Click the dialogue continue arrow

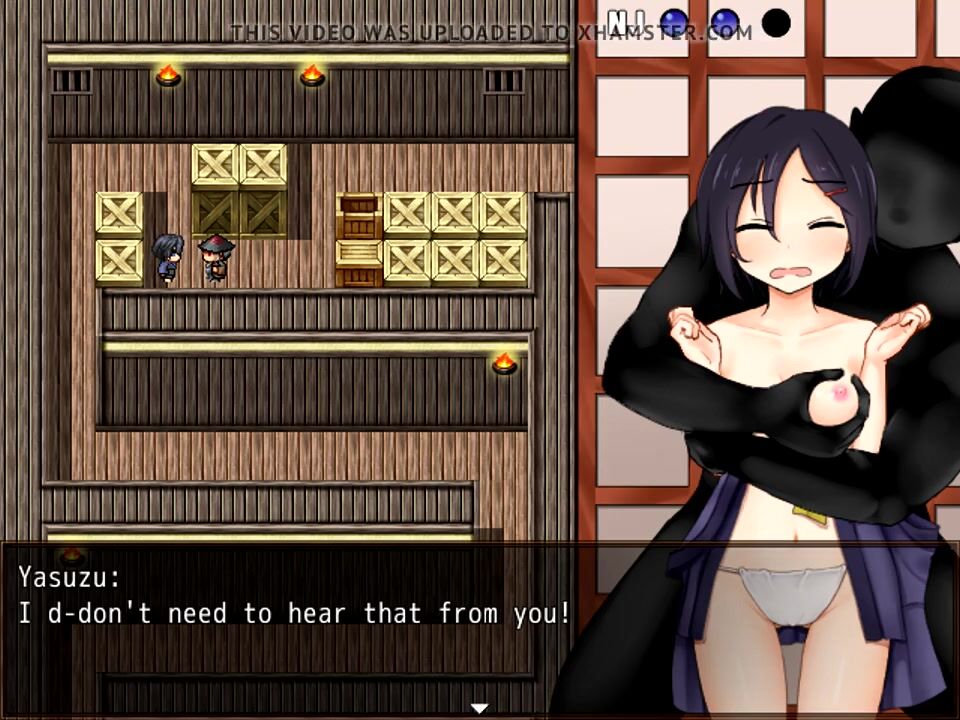480,708
